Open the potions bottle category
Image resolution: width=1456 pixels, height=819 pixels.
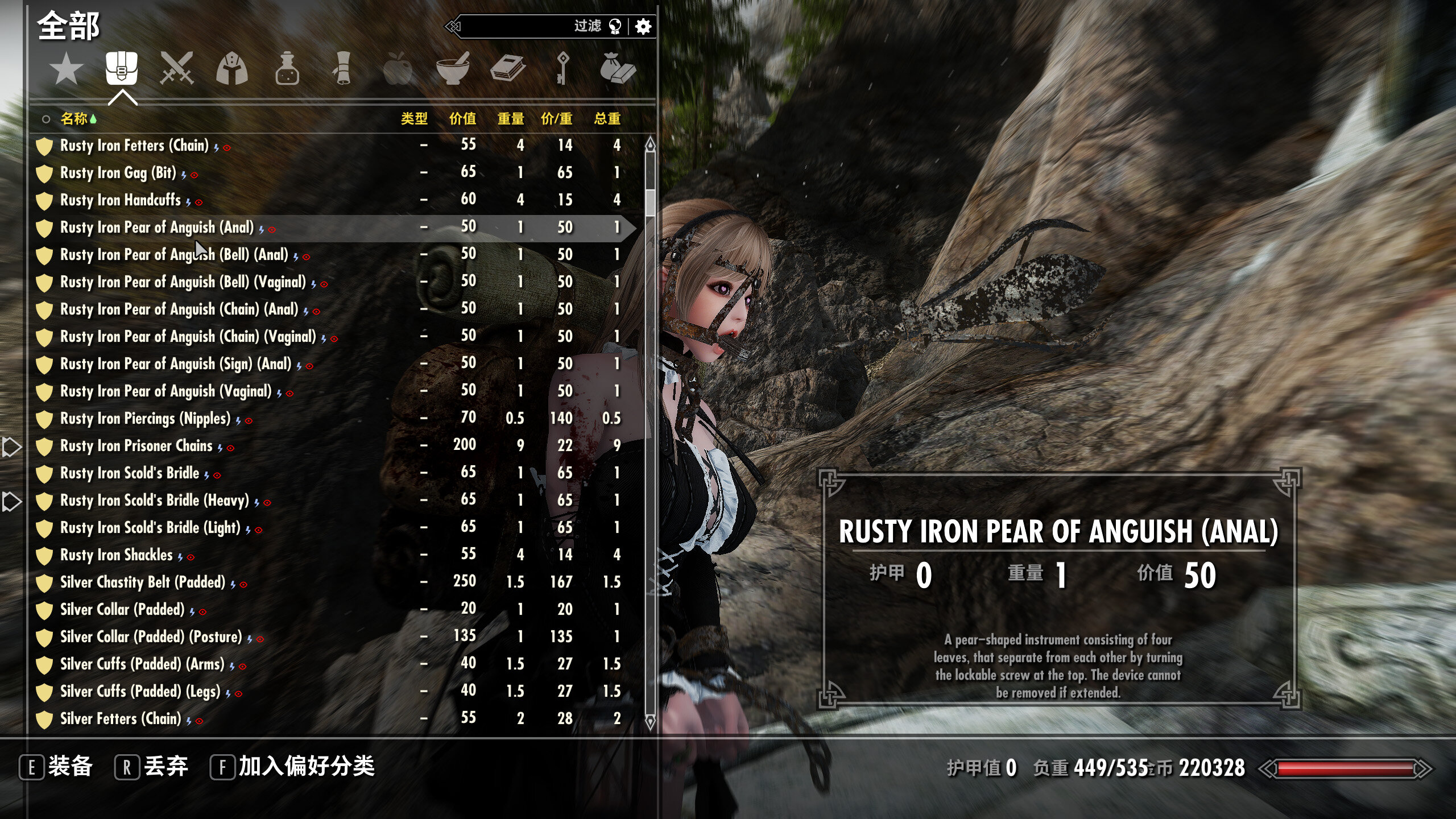[x=287, y=69]
